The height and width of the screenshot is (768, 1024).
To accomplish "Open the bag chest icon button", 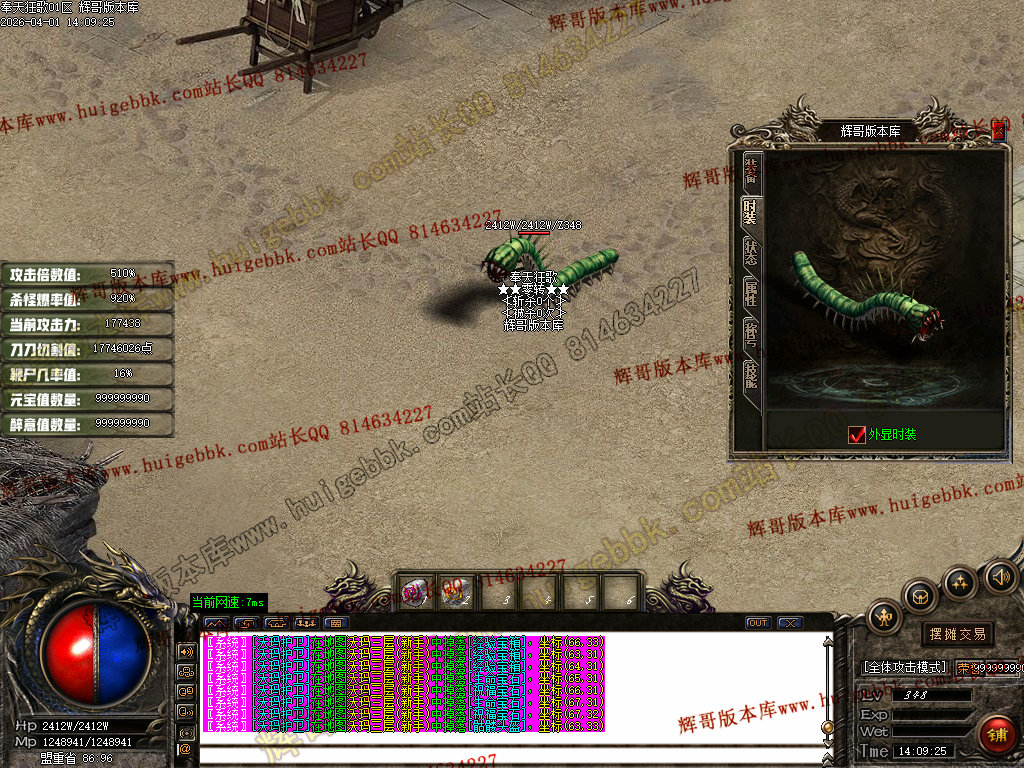I will point(921,597).
